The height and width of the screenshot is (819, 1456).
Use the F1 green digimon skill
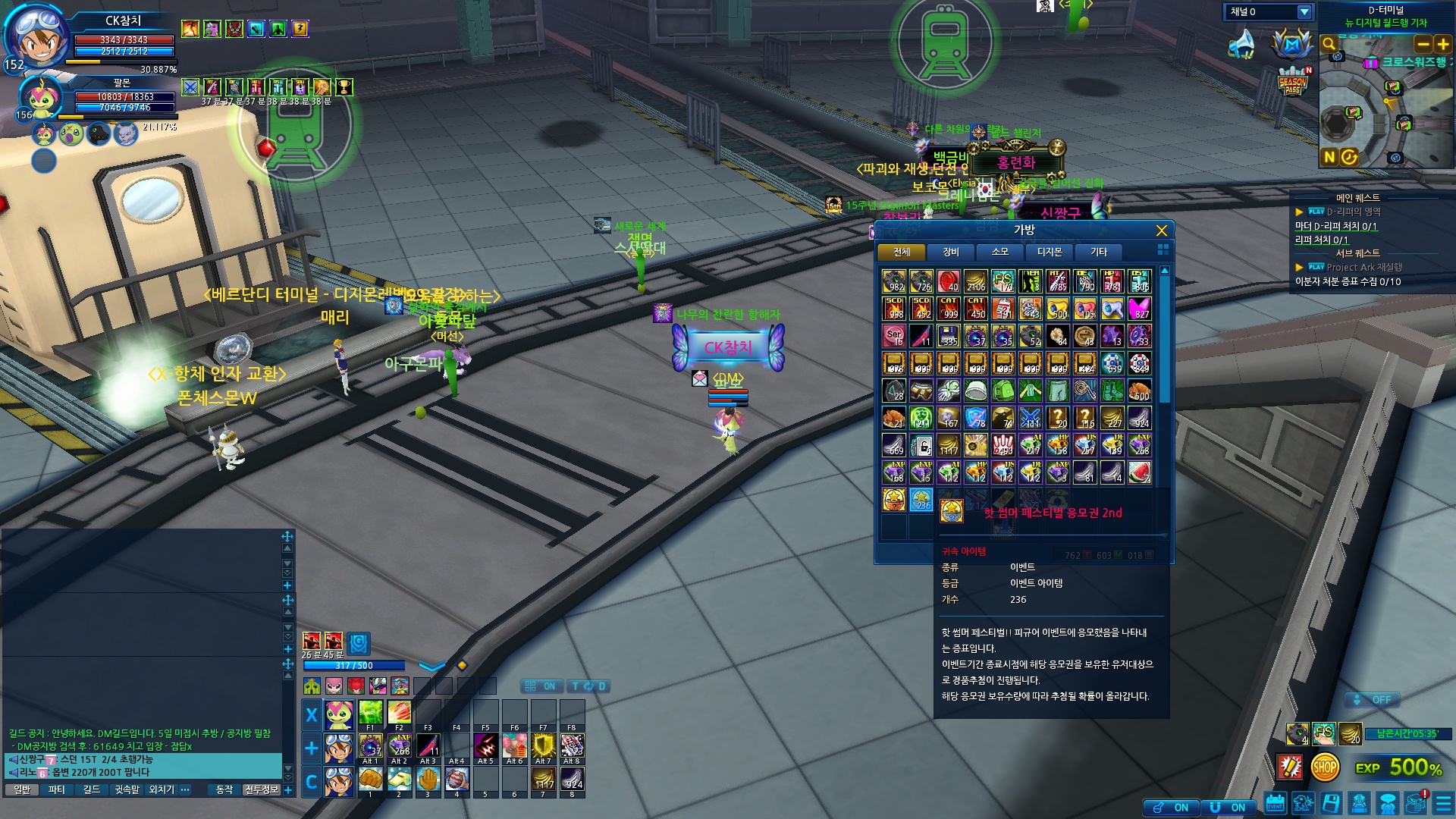(370, 713)
